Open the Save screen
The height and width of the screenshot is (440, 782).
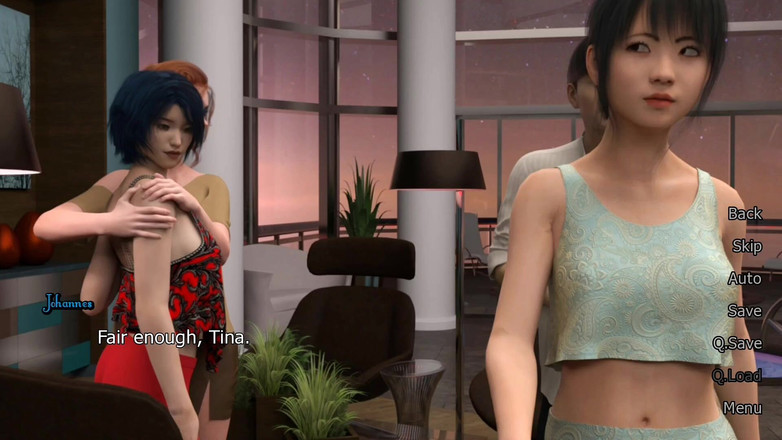(744, 311)
